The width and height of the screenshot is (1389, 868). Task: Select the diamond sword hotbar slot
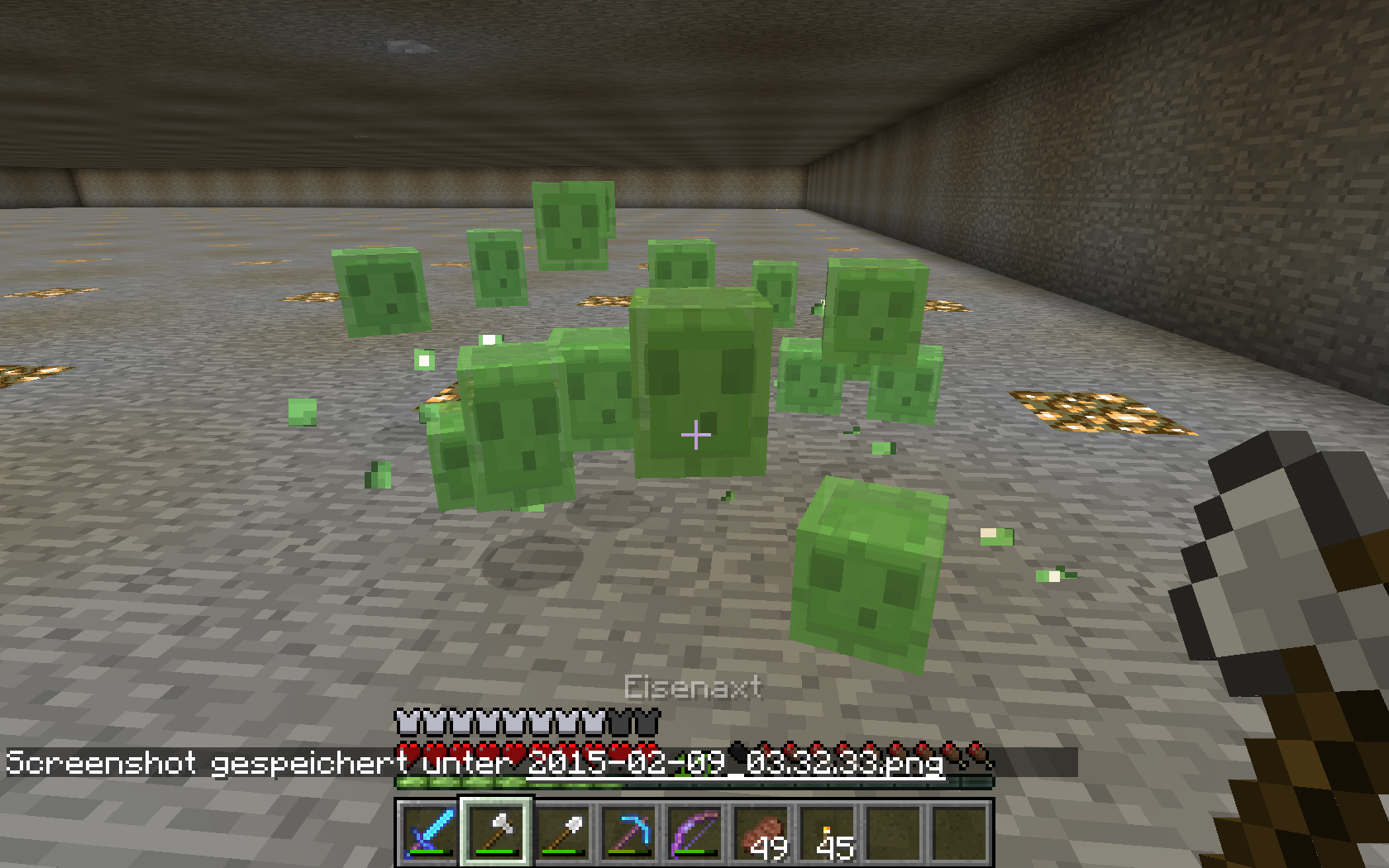(x=429, y=832)
